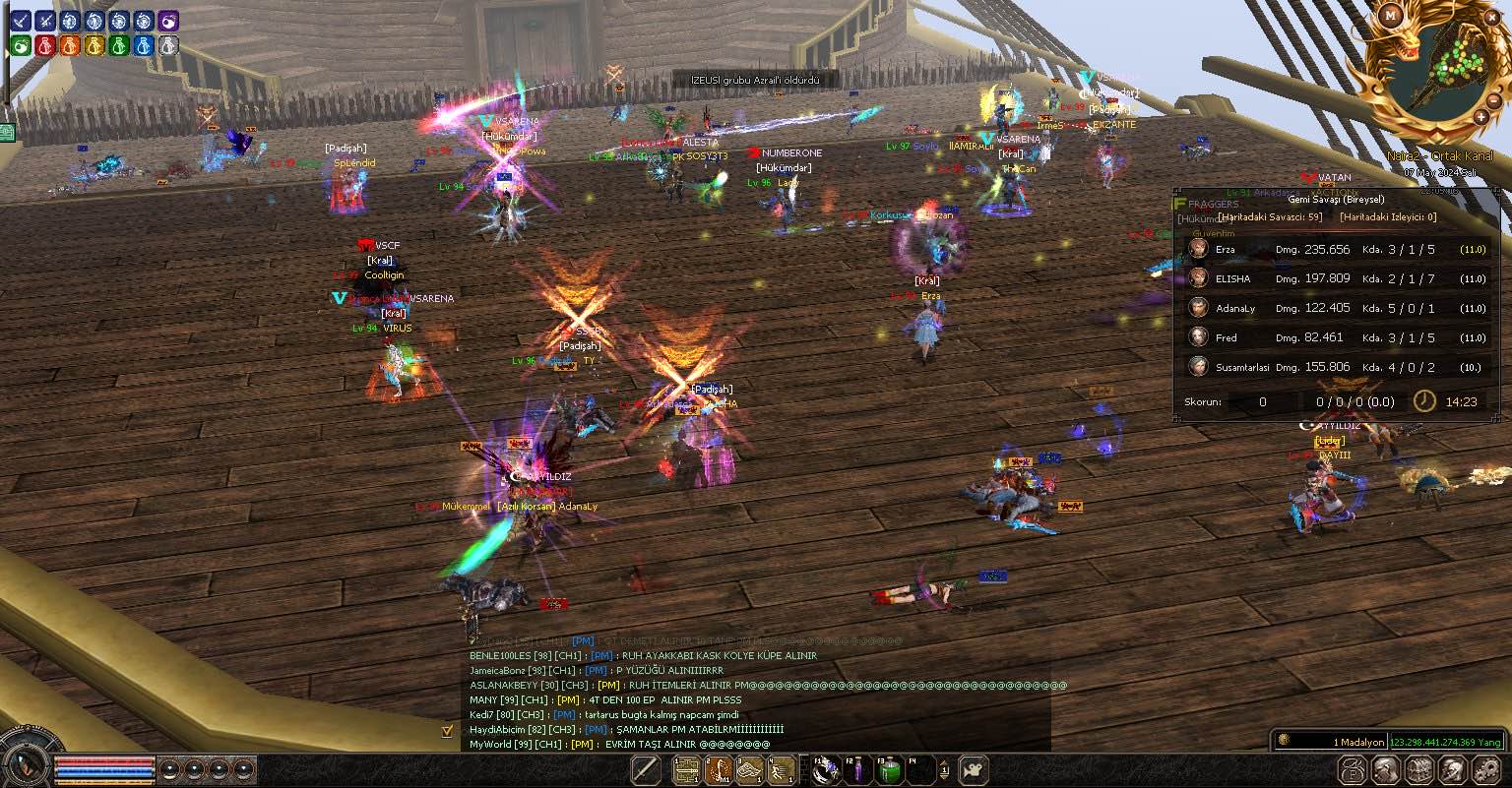Screen dimensions: 1512x788
Task: Open the world map with the M button
Action: click(x=1391, y=15)
